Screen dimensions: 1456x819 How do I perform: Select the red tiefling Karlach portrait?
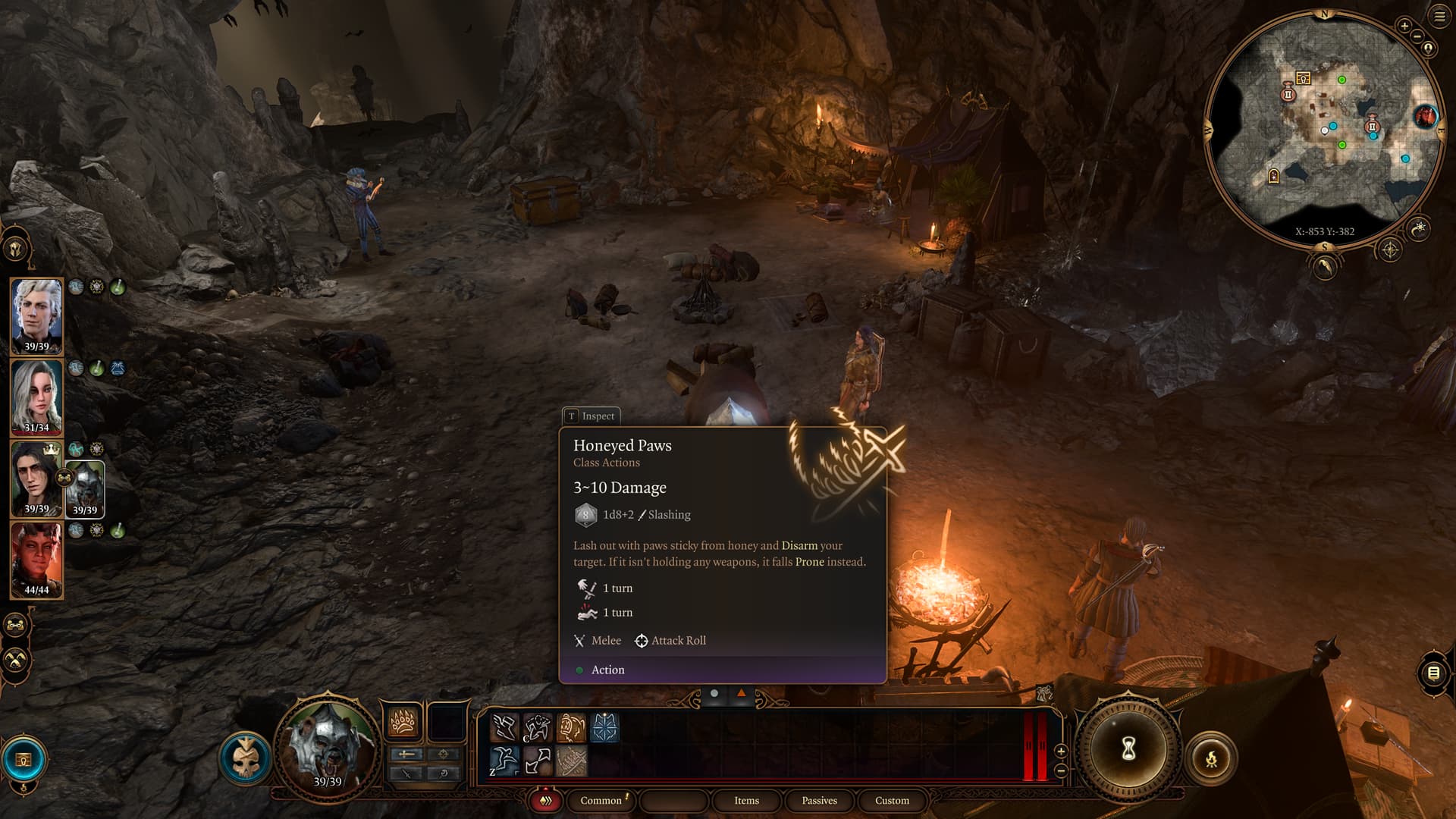(x=36, y=559)
